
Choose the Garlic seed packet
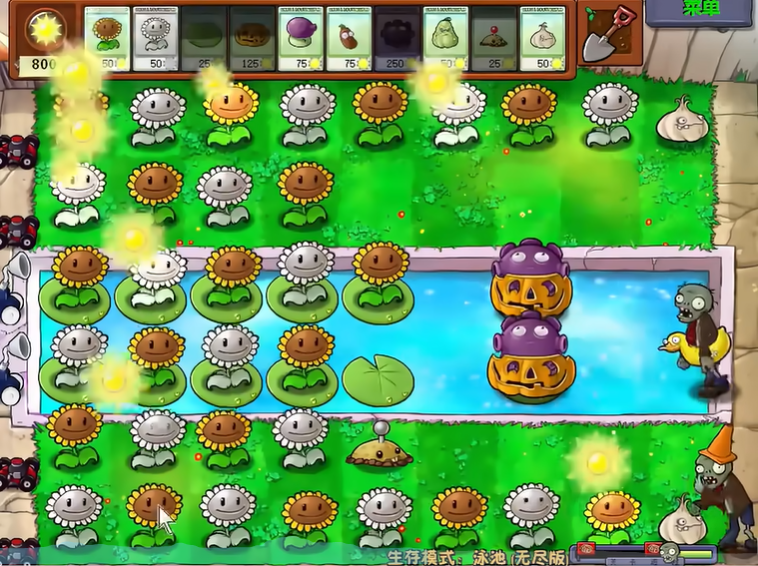(543, 39)
